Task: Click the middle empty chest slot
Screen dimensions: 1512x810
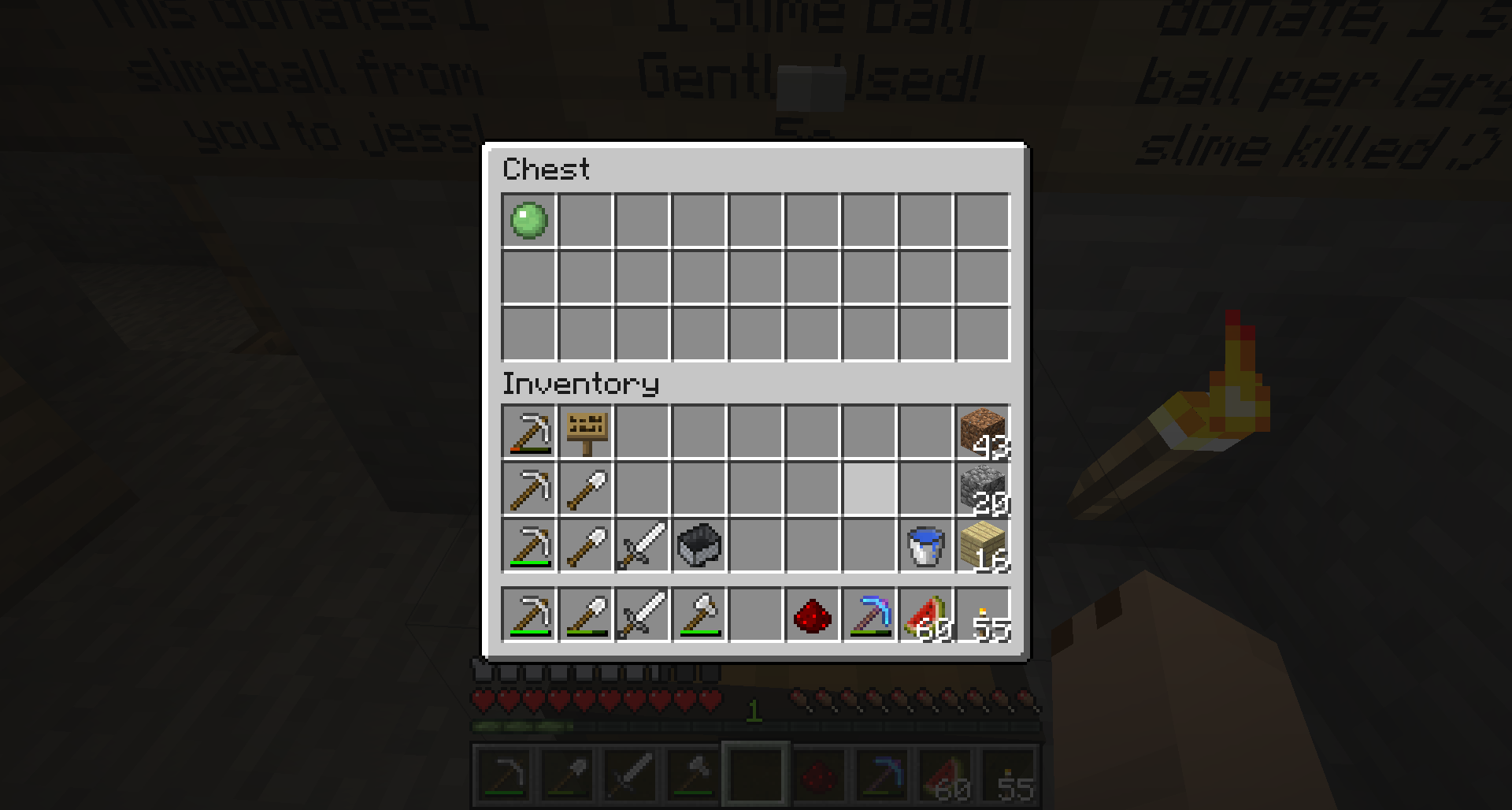Action: (x=754, y=277)
